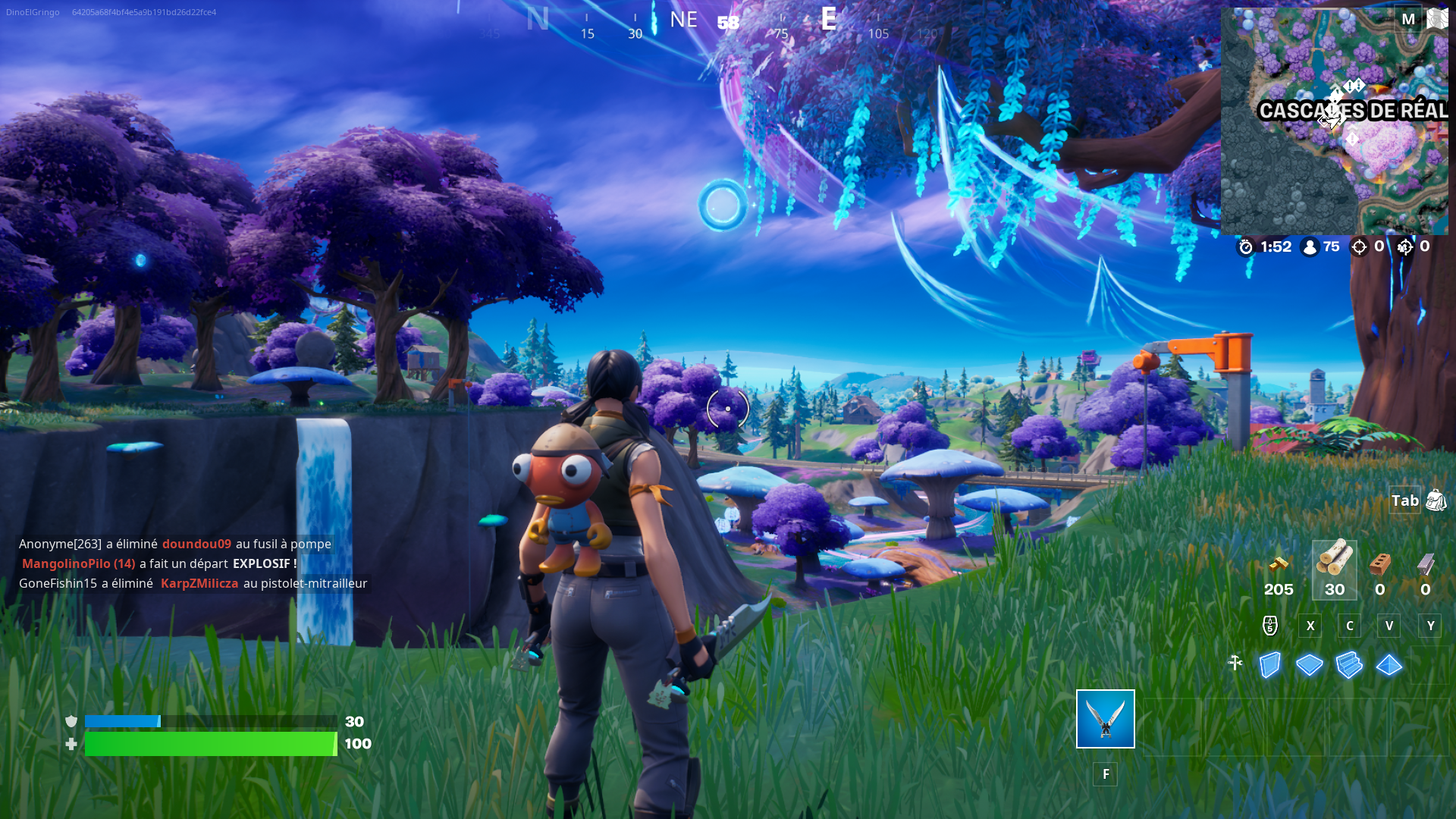Click the players remaining icon showing 75

(1310, 246)
